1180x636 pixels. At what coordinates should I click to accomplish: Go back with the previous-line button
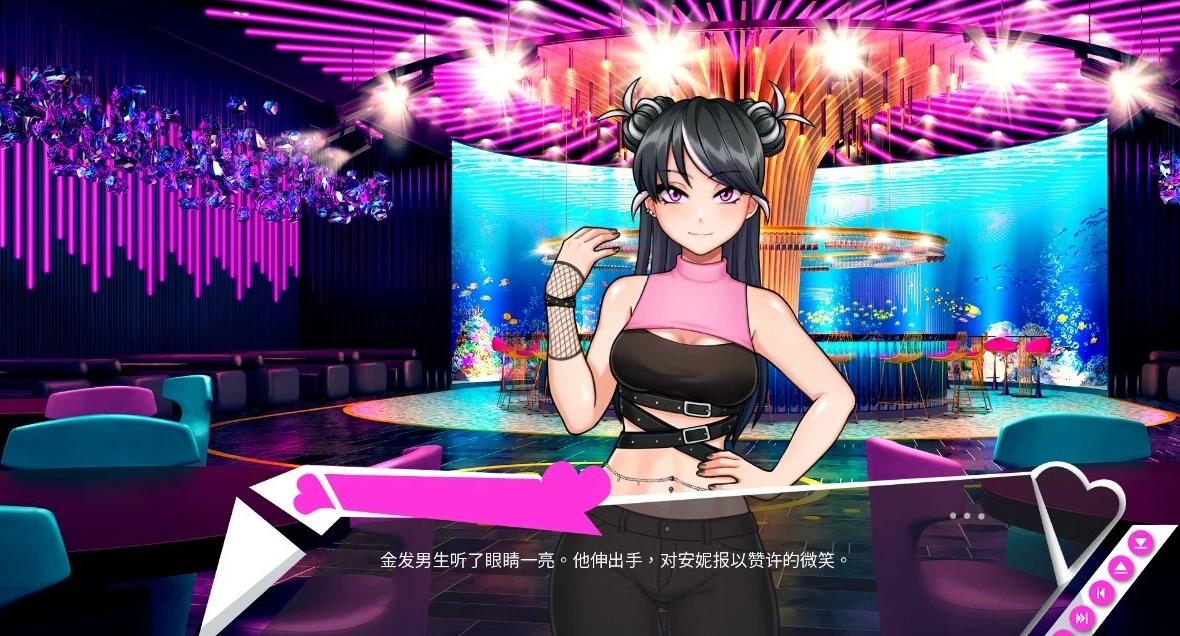1101,593
